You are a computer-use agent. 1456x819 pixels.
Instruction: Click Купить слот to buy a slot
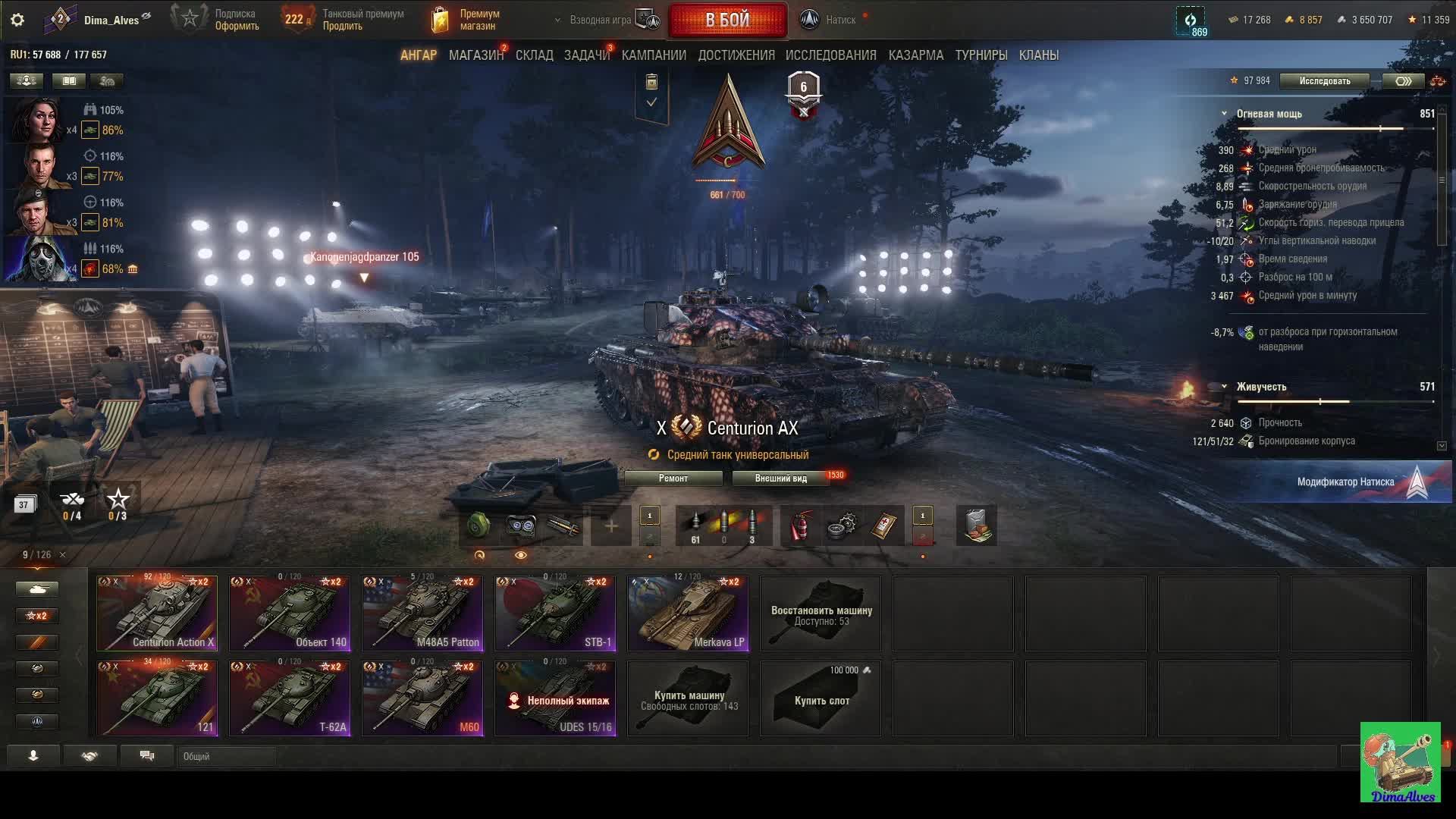pos(821,698)
